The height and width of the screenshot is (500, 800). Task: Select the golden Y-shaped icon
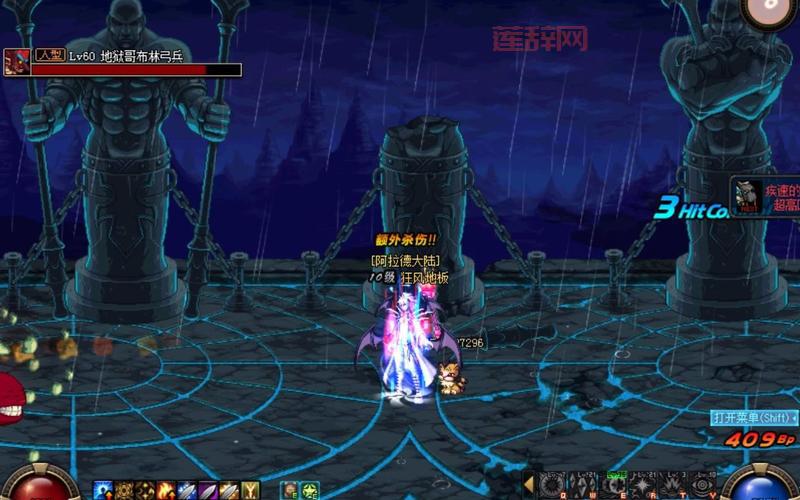(251, 490)
